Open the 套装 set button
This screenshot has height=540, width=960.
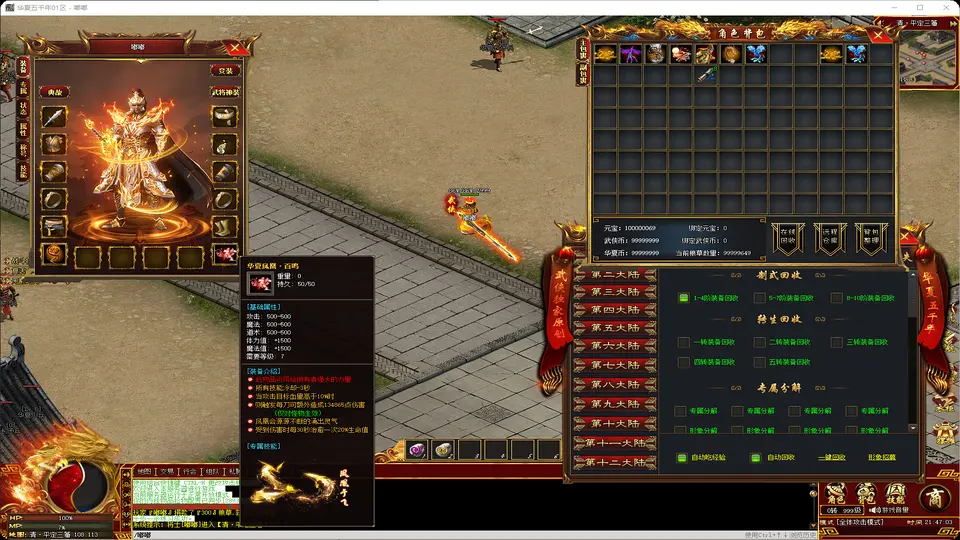[226, 71]
